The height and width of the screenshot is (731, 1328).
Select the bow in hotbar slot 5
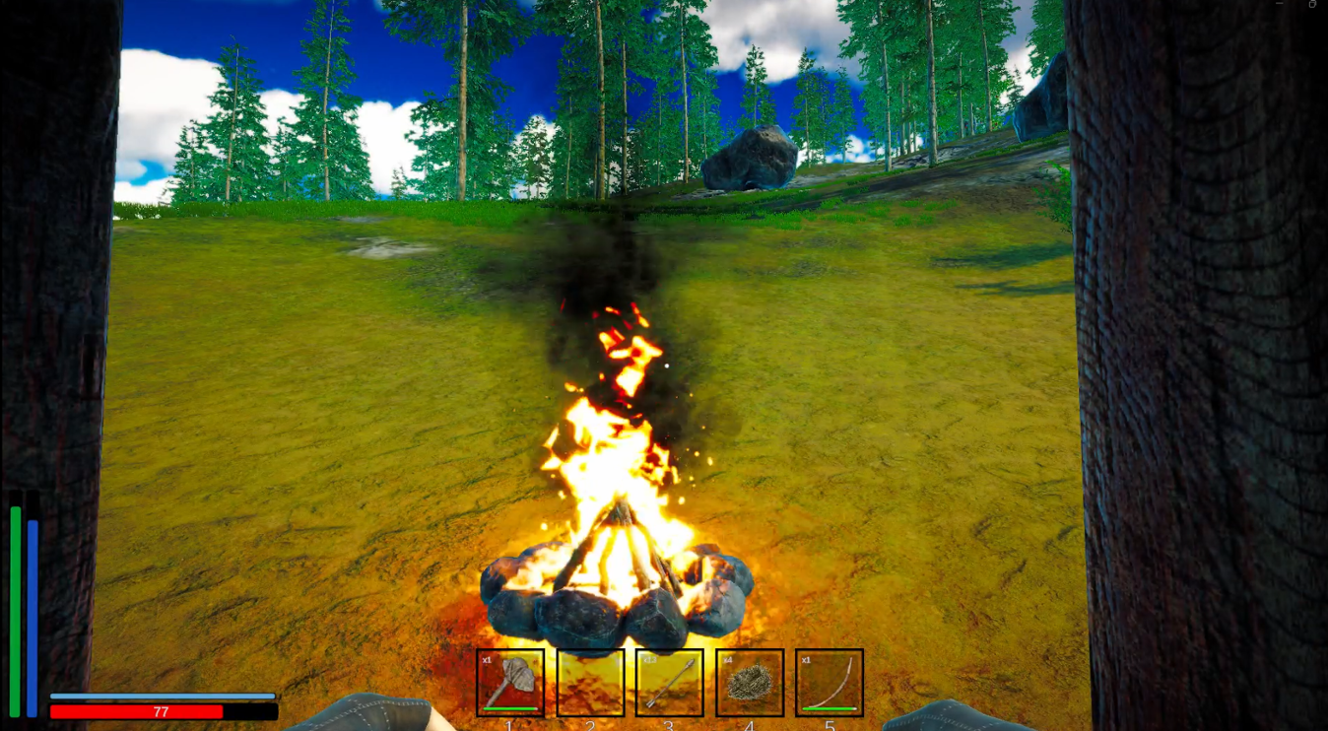828,684
